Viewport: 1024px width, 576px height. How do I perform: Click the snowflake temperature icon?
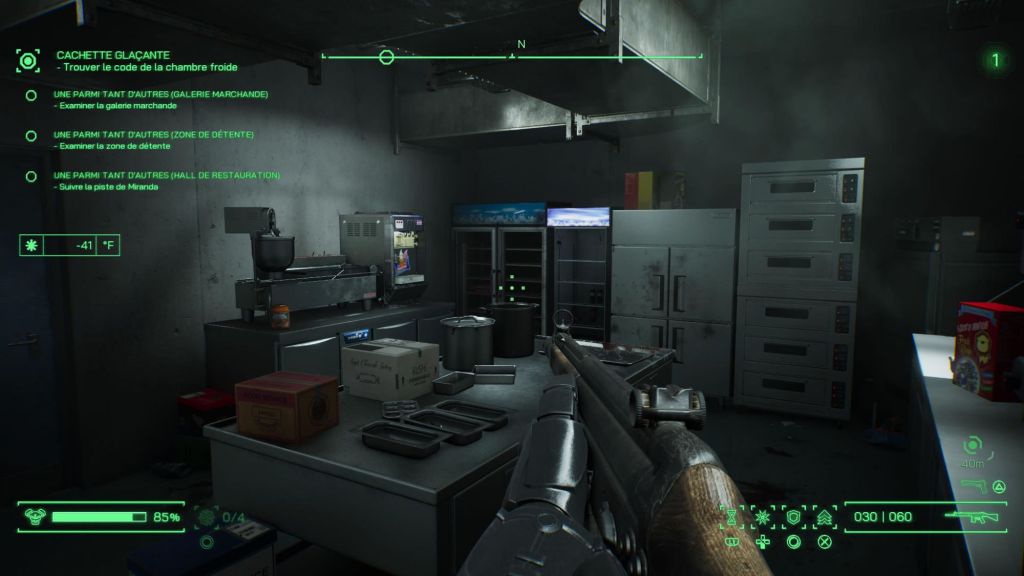(30, 245)
